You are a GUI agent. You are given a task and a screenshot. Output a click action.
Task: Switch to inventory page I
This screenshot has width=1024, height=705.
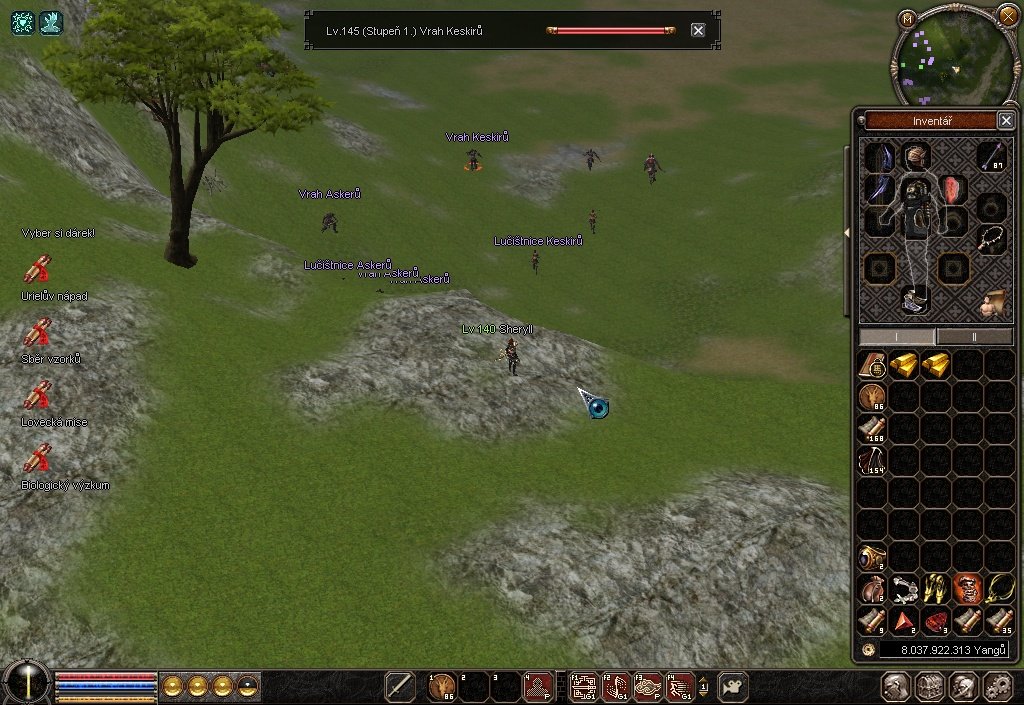pyautogui.click(x=897, y=336)
